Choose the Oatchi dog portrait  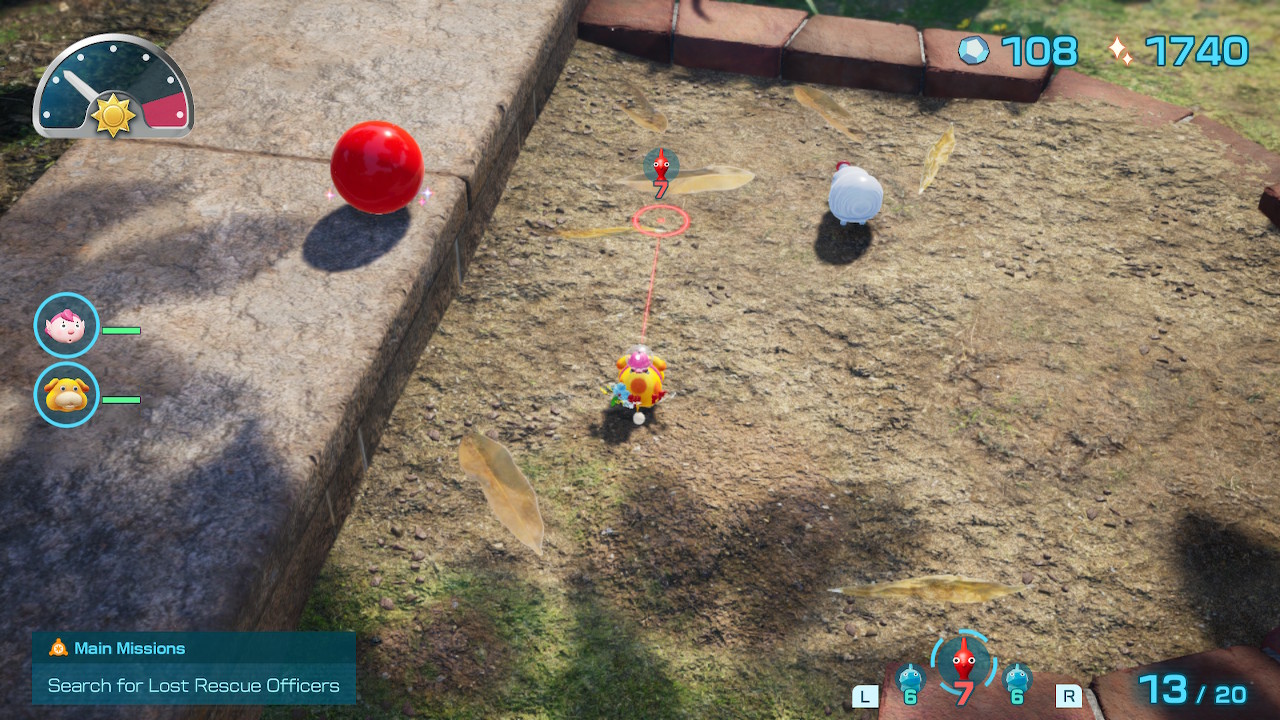point(67,395)
